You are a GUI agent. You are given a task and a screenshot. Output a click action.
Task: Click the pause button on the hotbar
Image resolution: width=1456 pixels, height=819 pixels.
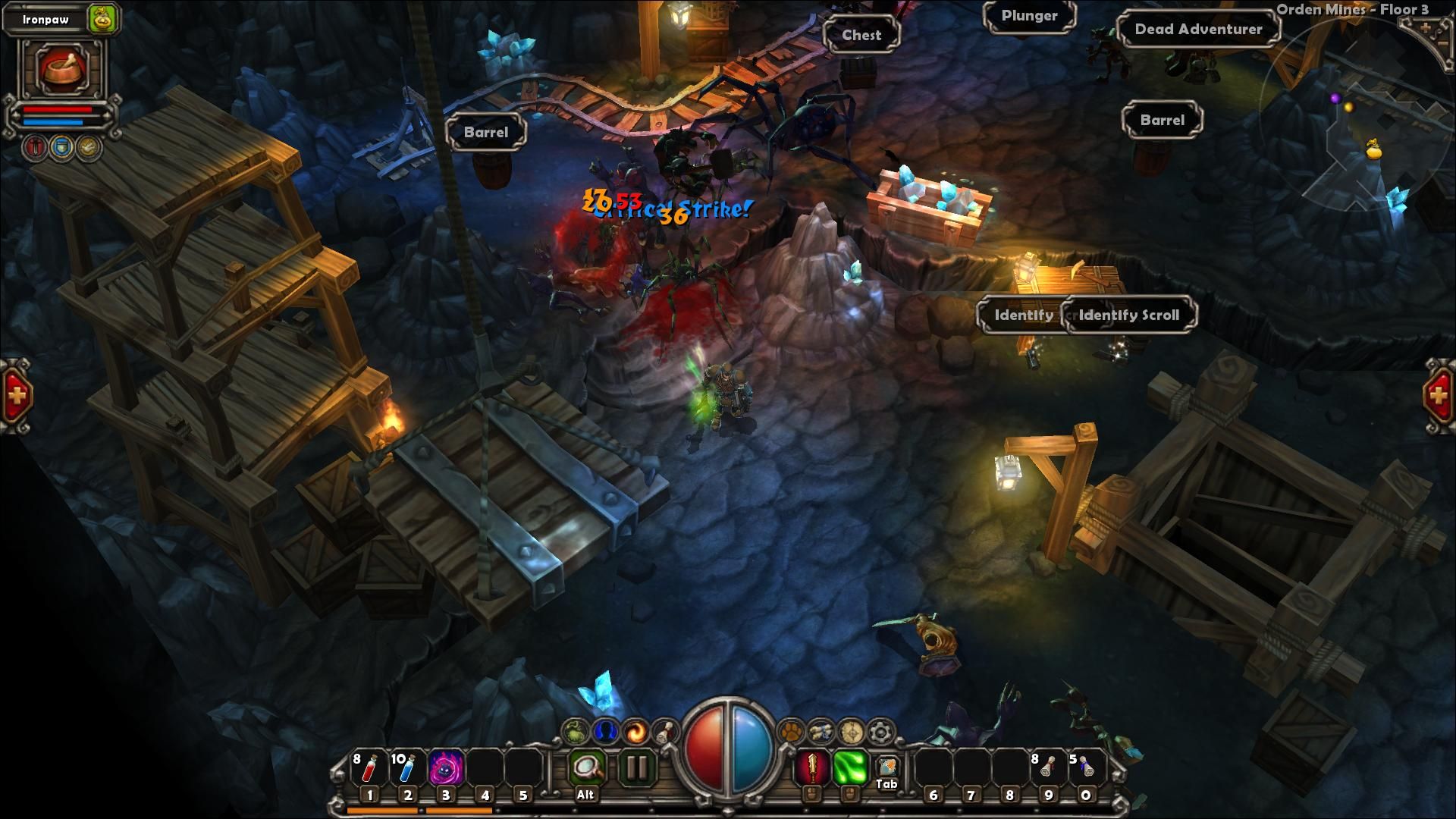coord(637,768)
